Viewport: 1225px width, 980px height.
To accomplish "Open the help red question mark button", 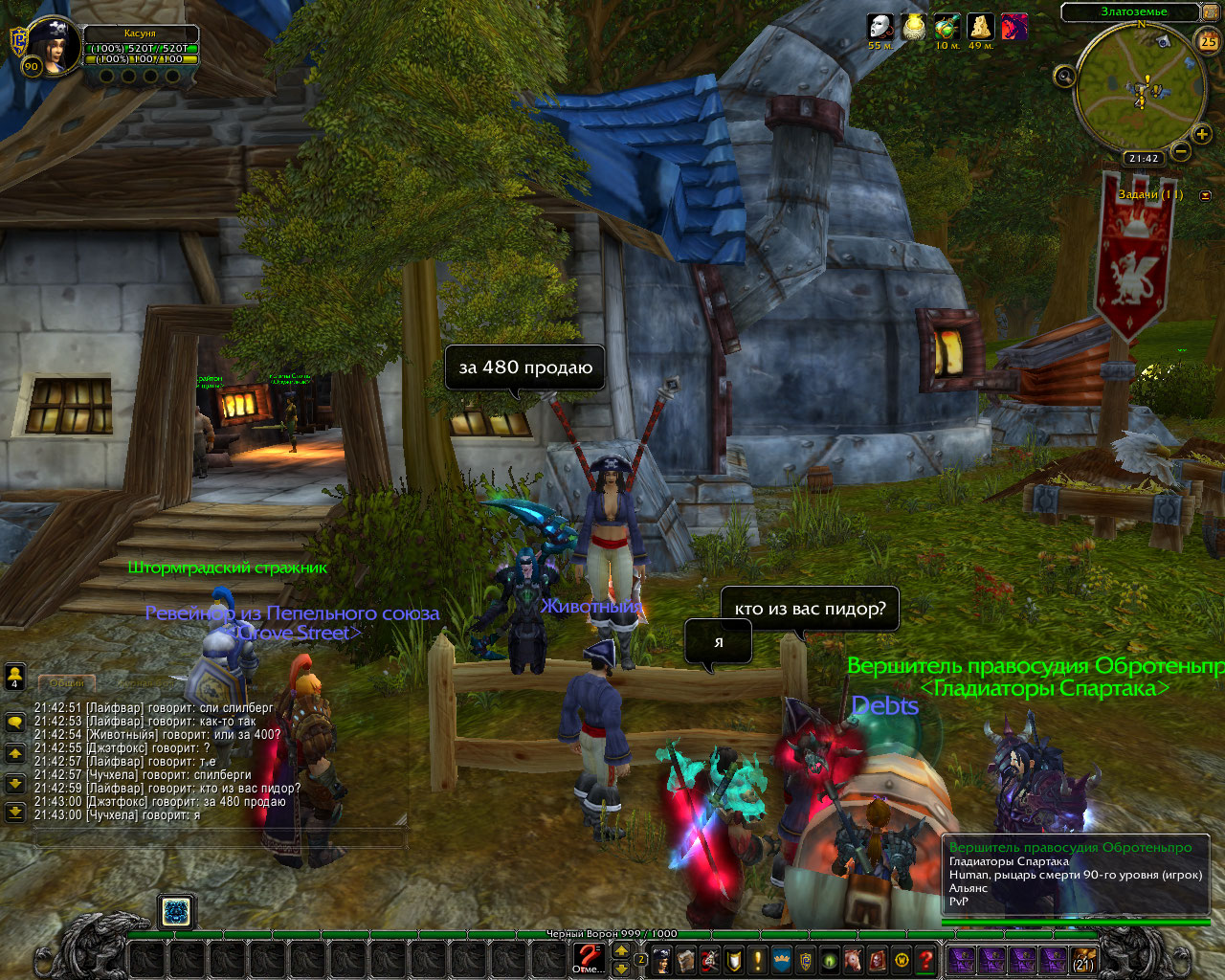I will (x=925, y=959).
